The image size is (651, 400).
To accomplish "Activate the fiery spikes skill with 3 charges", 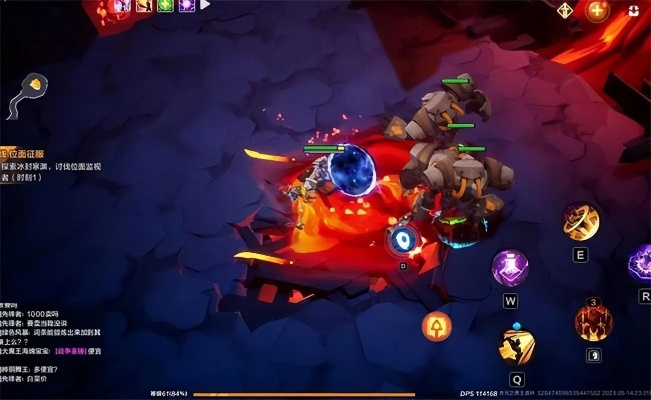I will [593, 321].
